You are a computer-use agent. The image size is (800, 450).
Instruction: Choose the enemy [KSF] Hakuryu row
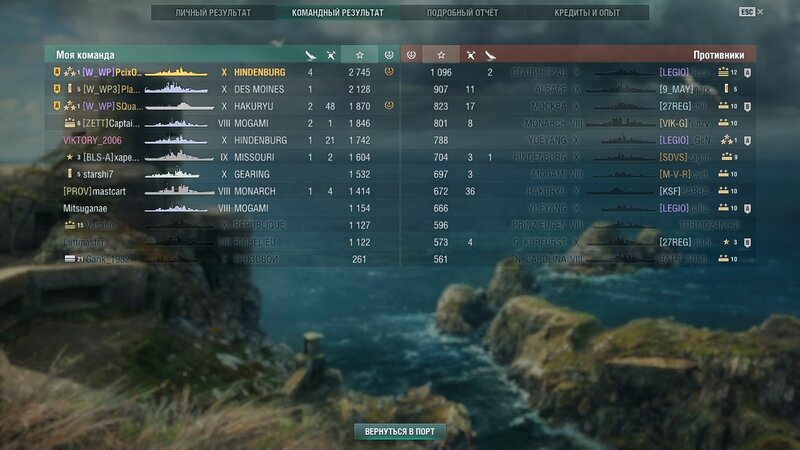tap(580, 191)
